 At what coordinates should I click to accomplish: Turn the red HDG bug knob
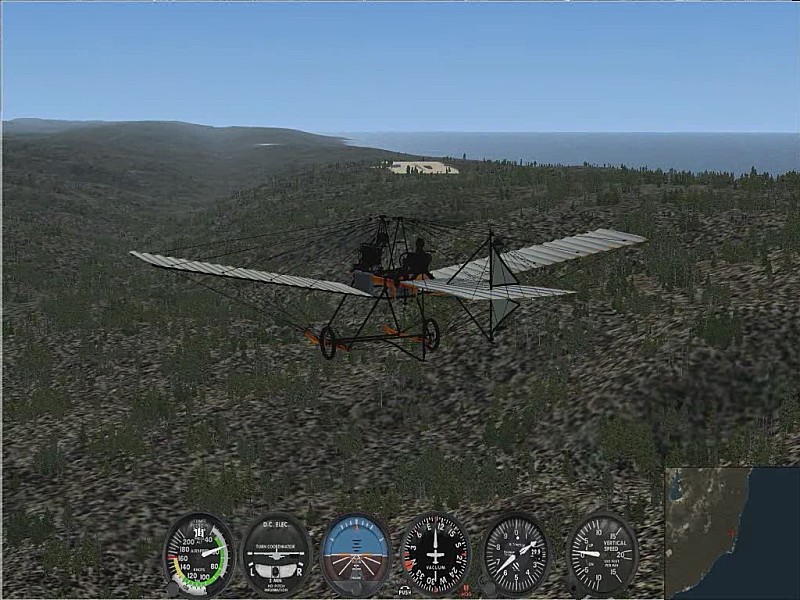tap(465, 589)
